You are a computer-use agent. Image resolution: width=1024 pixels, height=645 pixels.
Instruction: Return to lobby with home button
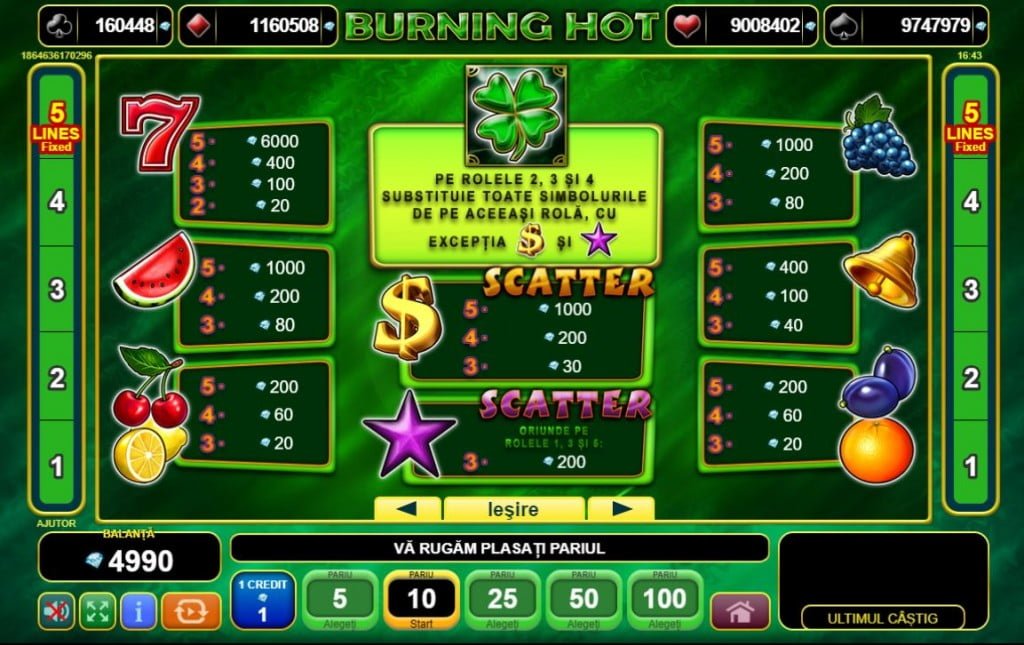pos(740,611)
